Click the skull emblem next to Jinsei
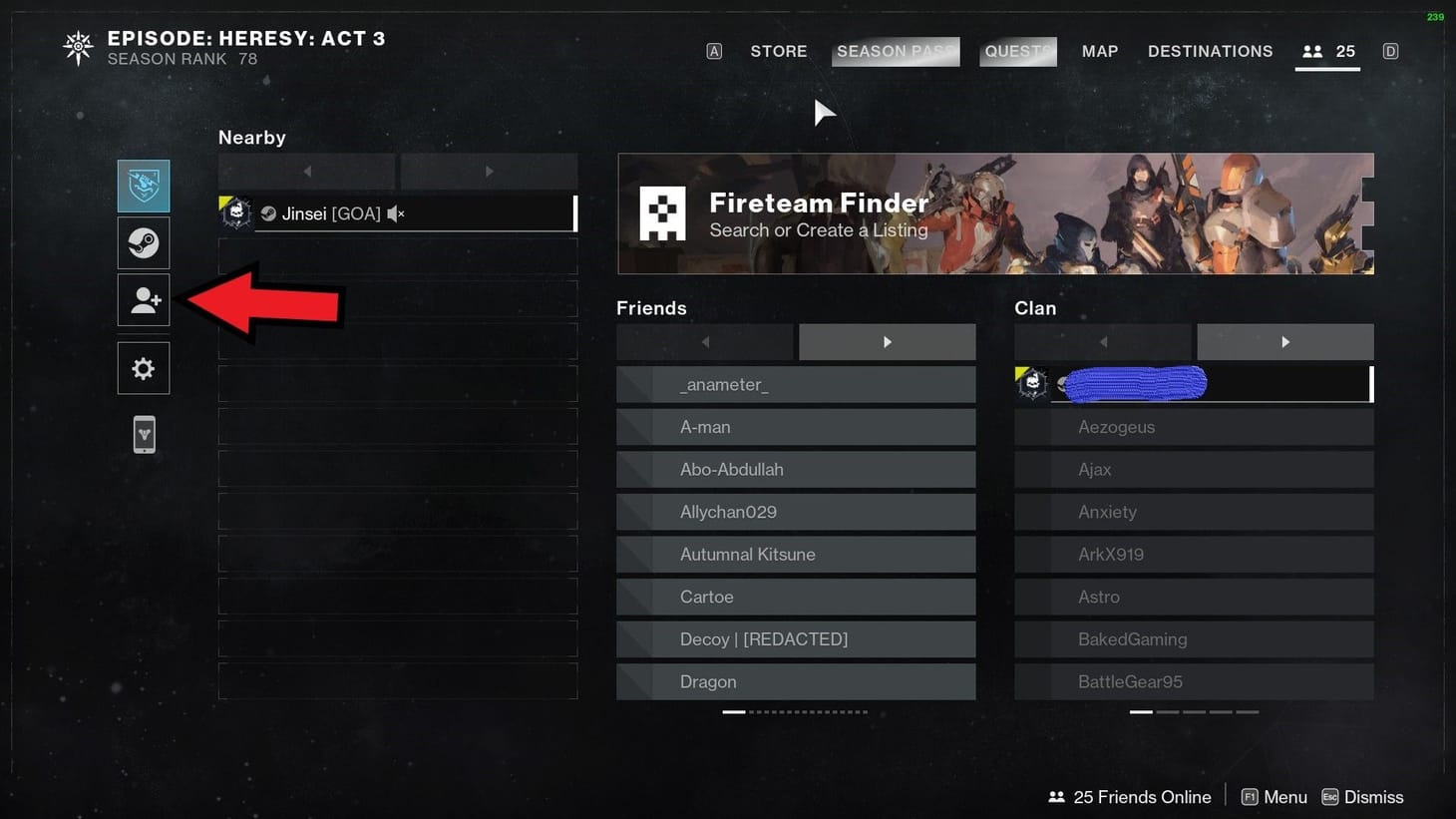This screenshot has width=1456, height=819. point(236,212)
